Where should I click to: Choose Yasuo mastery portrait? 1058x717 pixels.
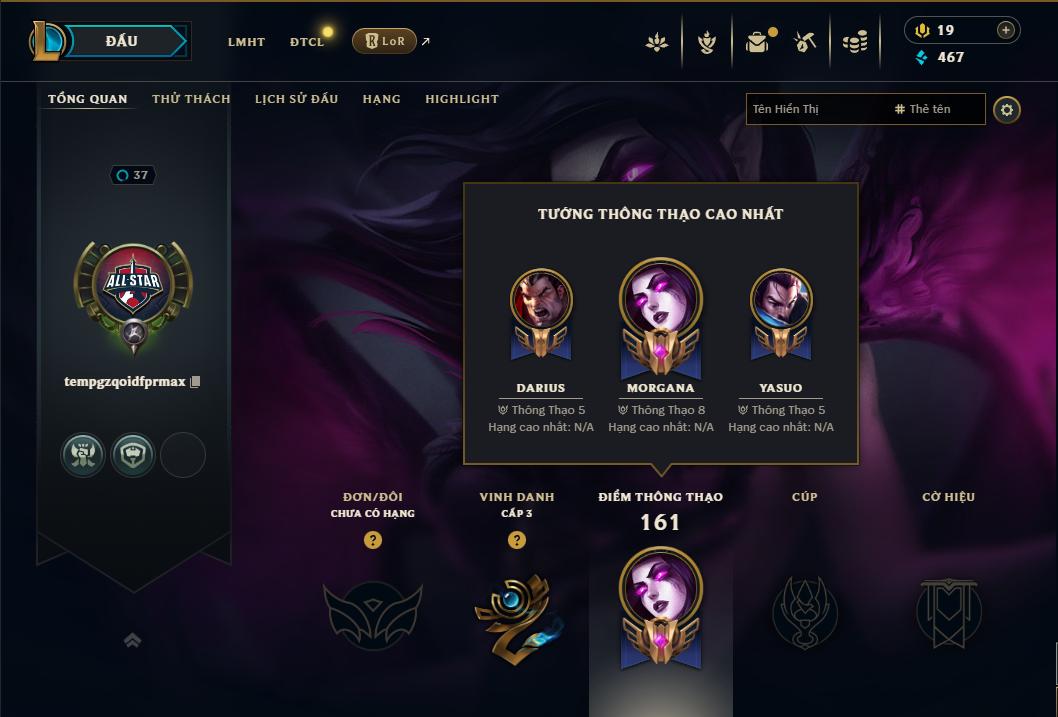(780, 300)
